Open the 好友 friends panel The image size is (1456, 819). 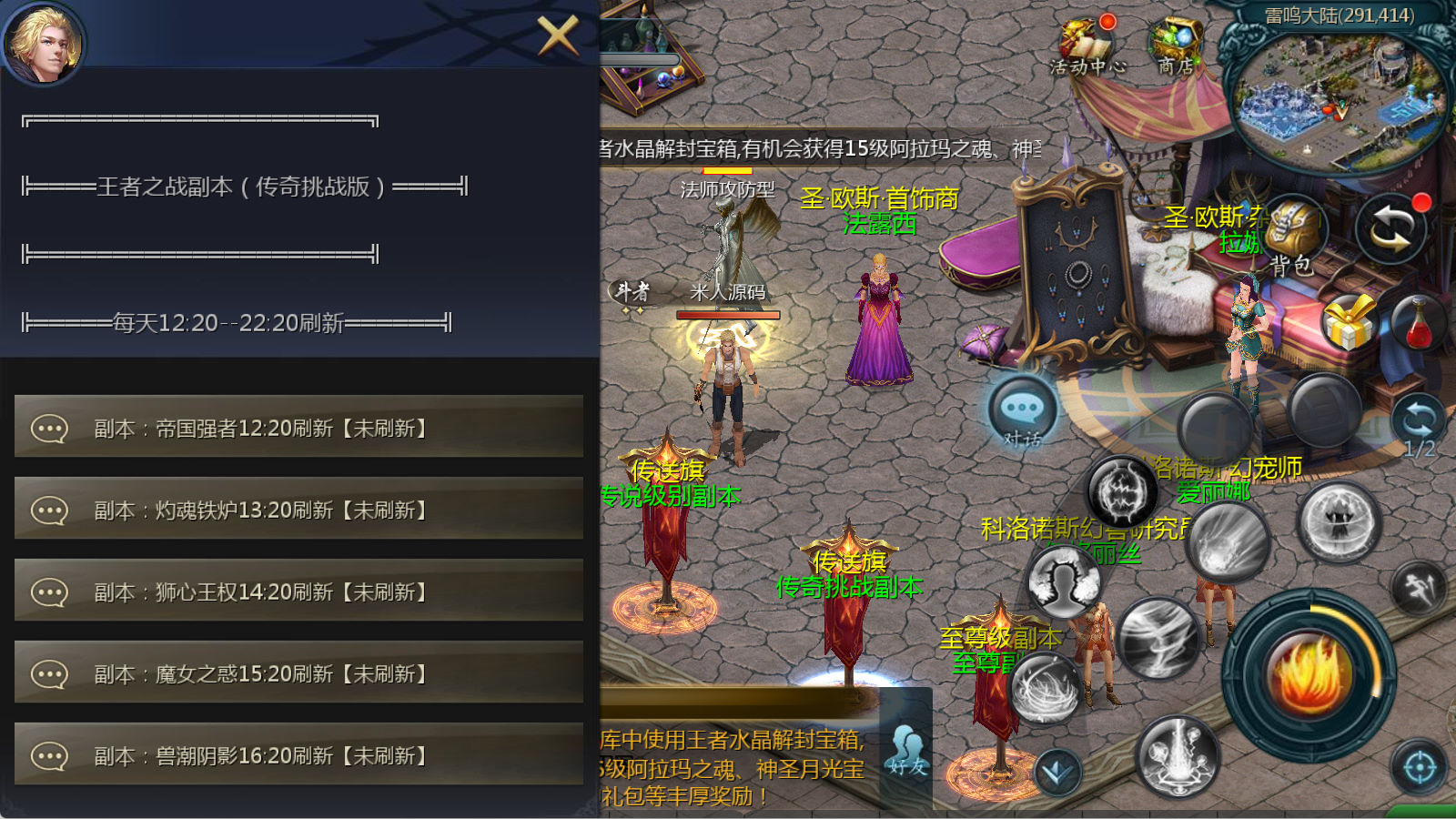pyautogui.click(x=907, y=750)
